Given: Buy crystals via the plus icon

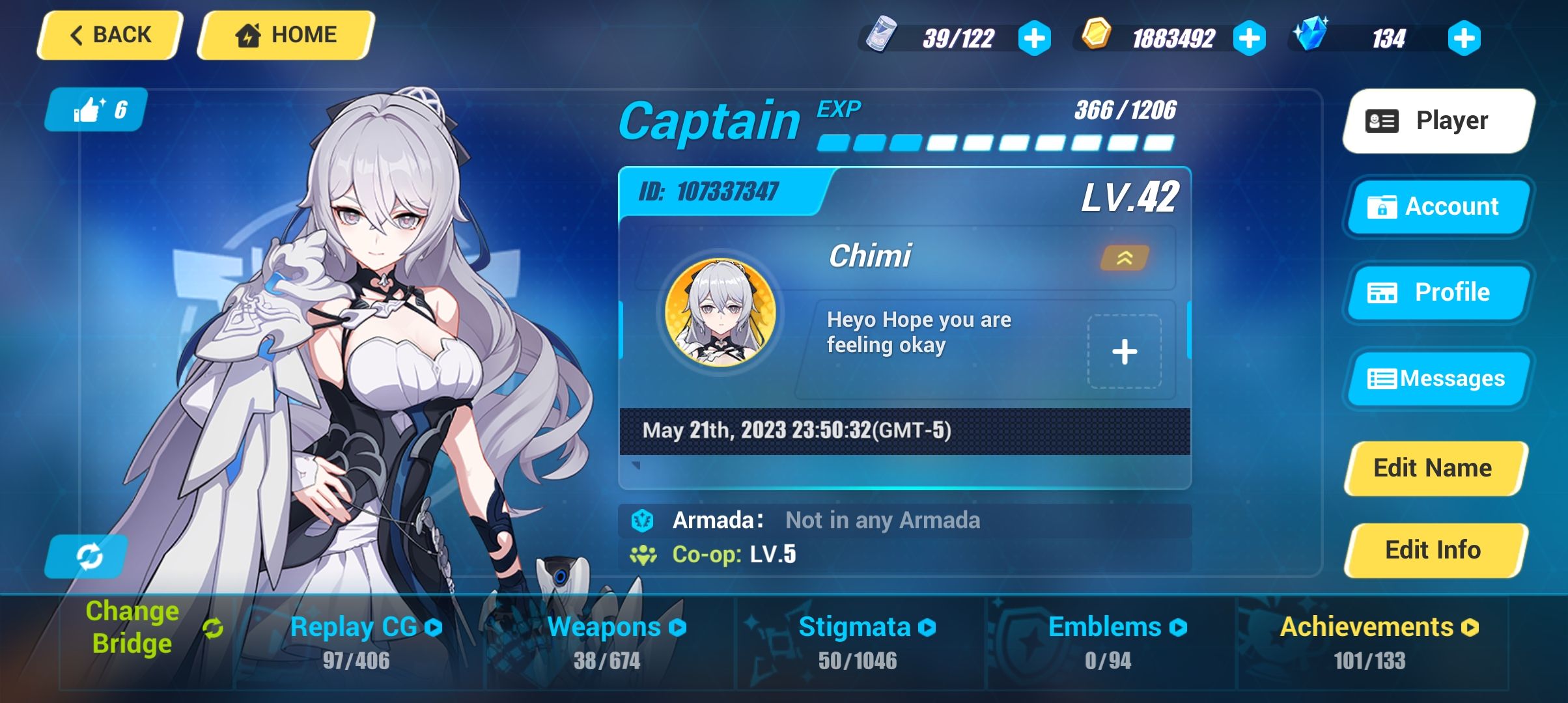Looking at the screenshot, I should click(1464, 38).
